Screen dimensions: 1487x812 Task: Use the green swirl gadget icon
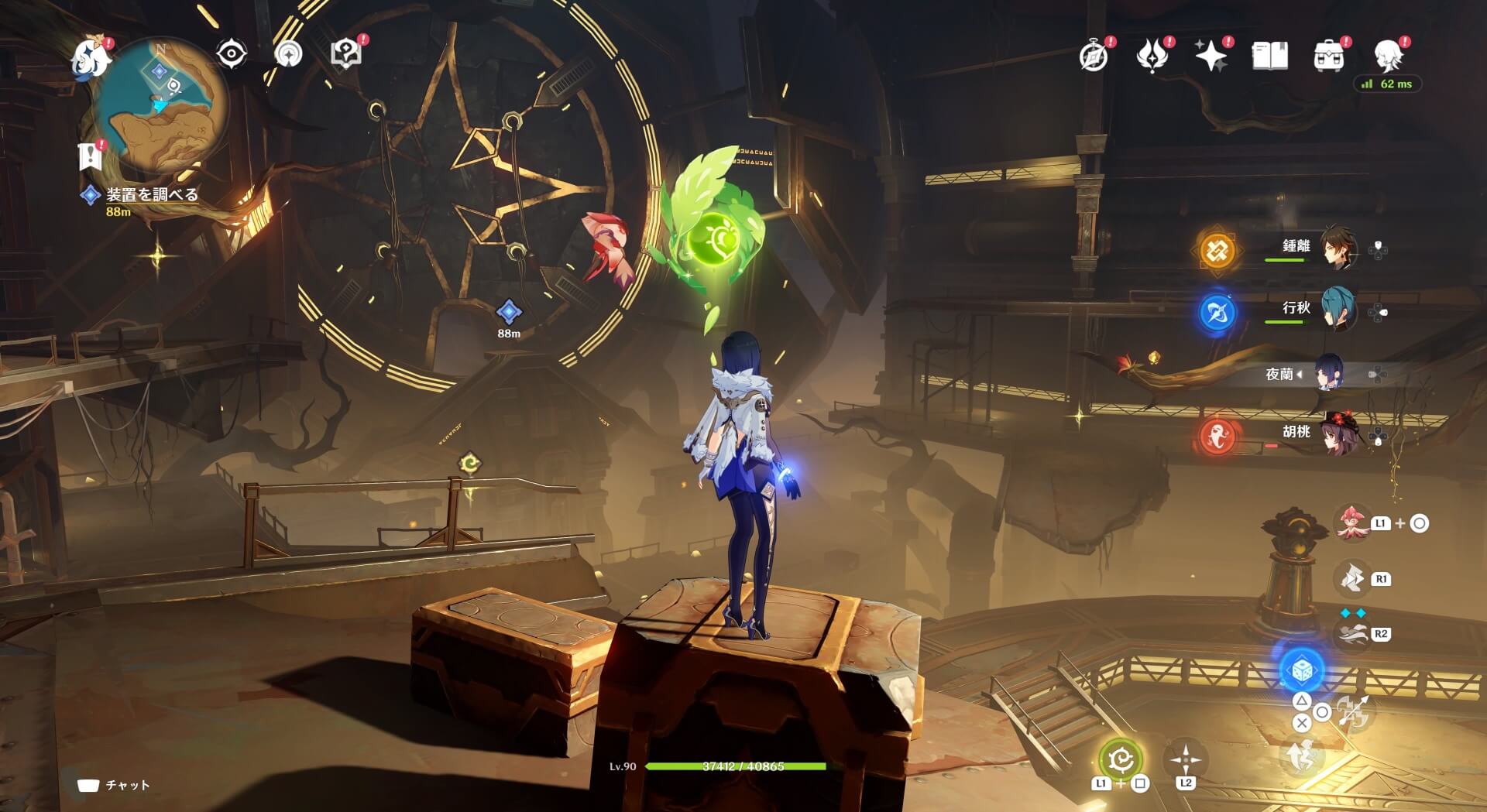click(1120, 760)
